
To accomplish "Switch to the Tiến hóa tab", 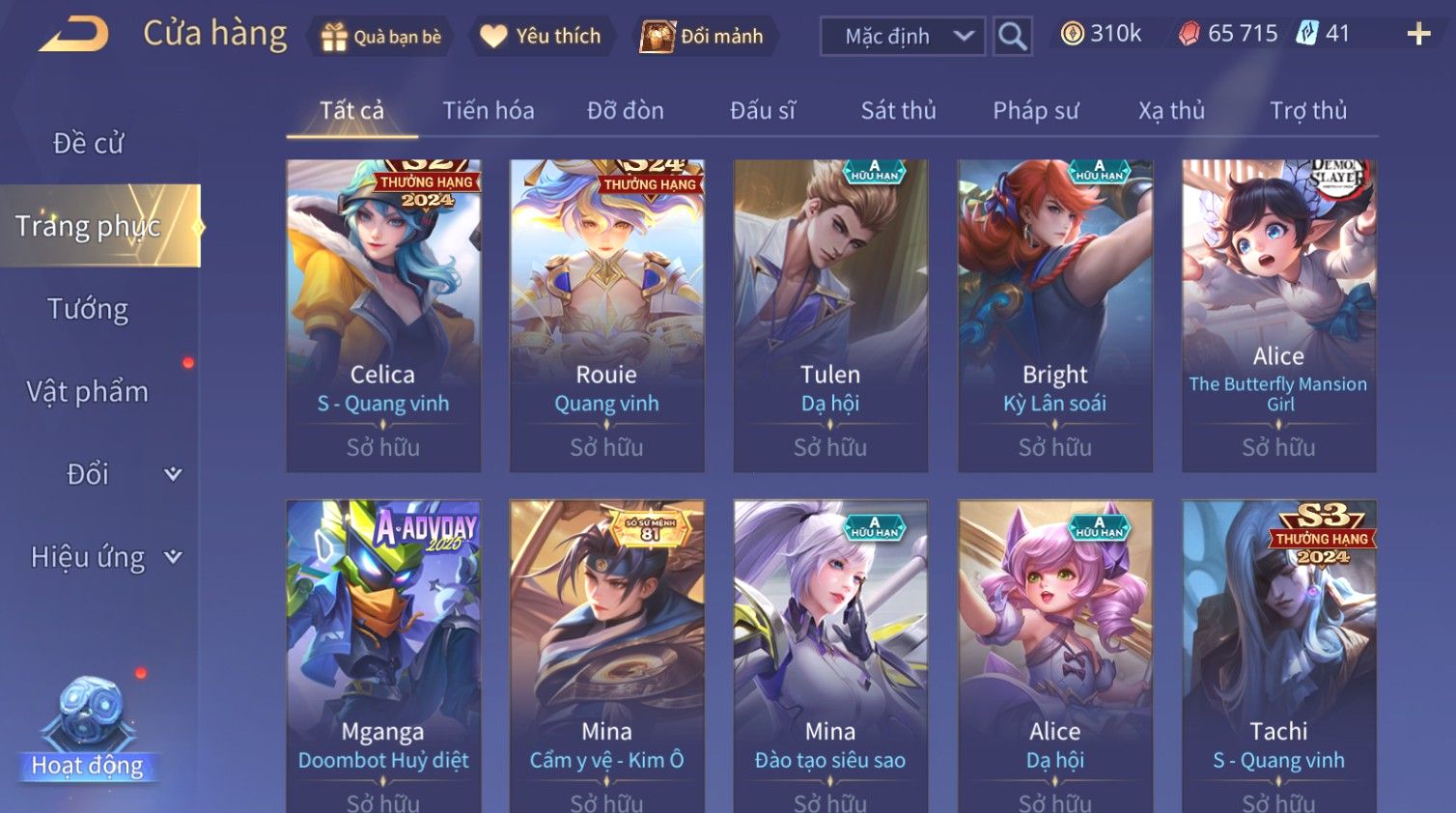I will tap(488, 111).
